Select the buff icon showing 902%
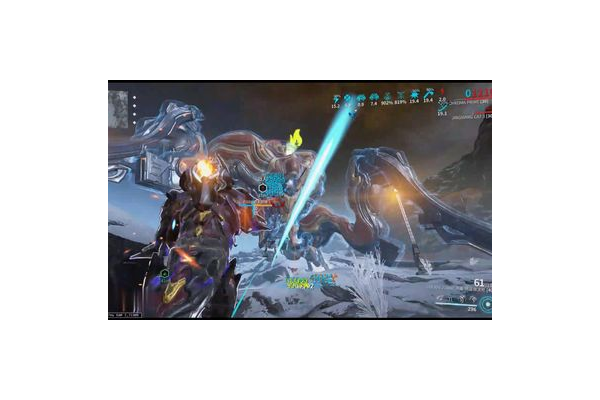The image size is (600, 400). [388, 98]
